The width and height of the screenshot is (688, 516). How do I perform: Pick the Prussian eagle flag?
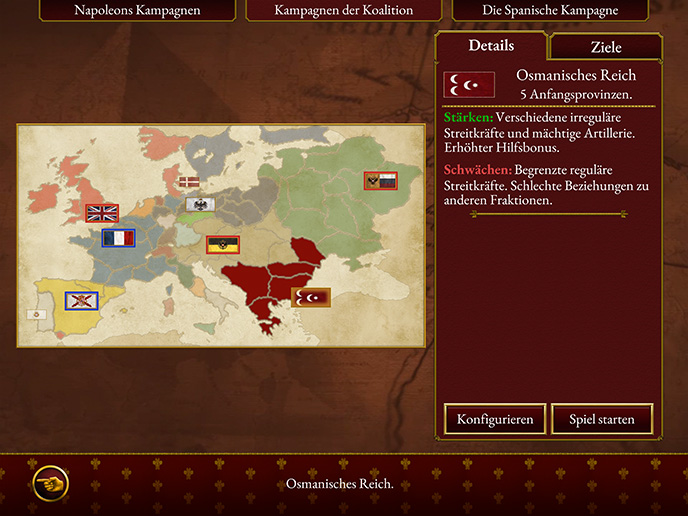pyautogui.click(x=201, y=205)
